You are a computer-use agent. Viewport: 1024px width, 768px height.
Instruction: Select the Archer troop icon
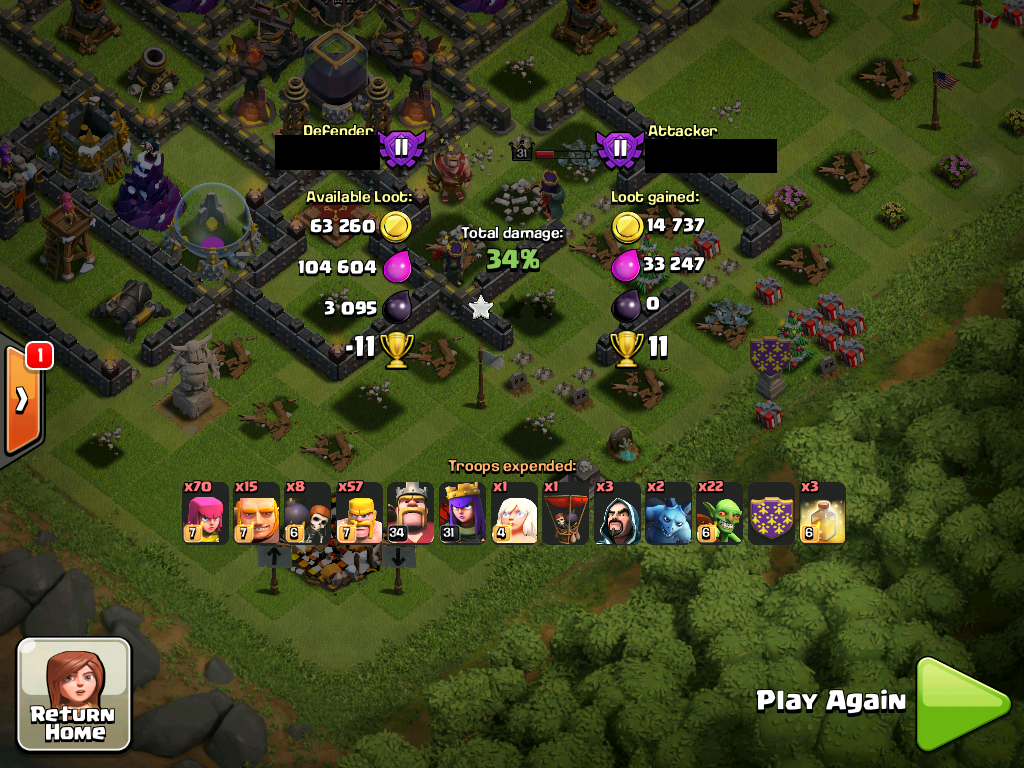pos(204,514)
